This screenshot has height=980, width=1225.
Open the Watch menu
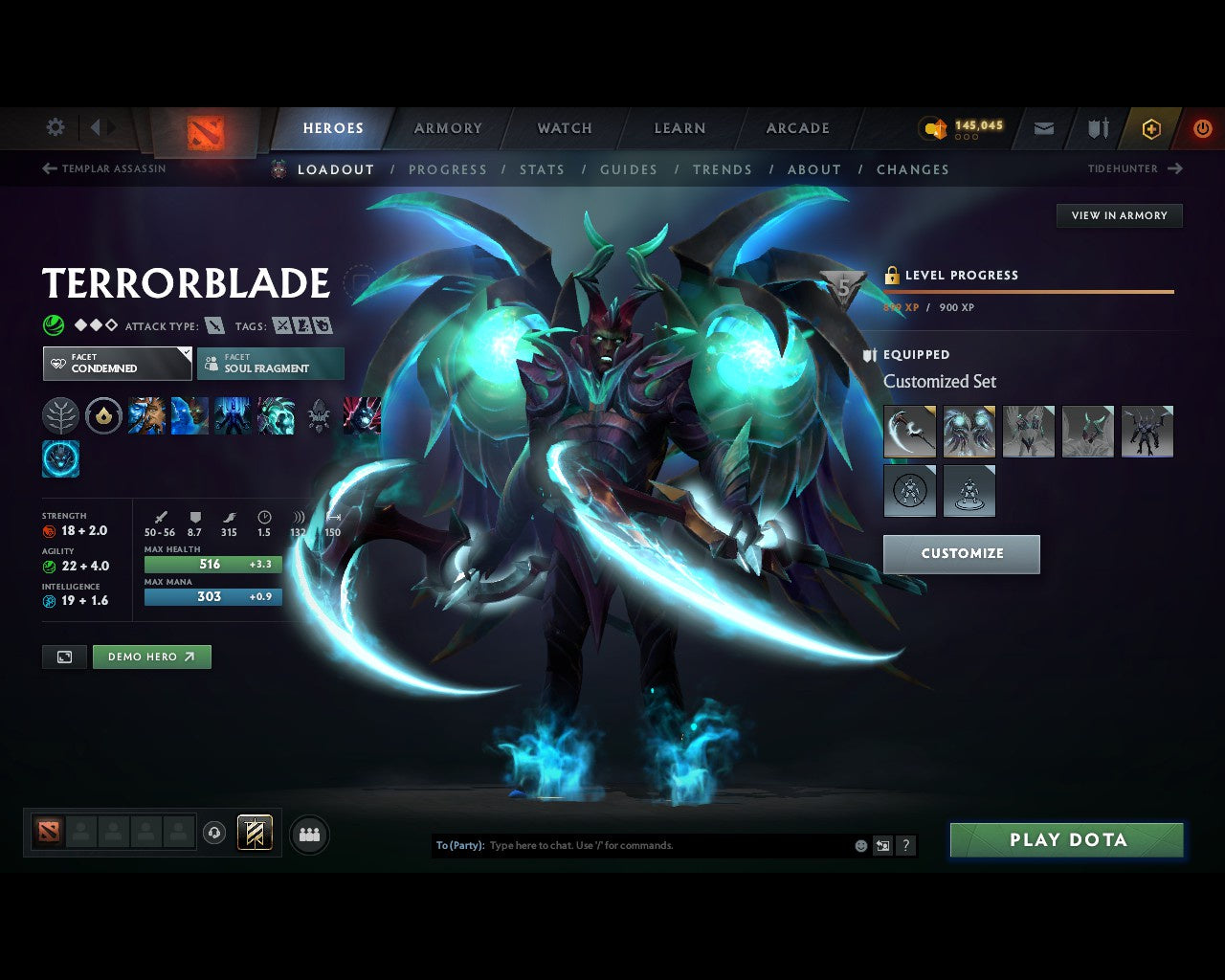coord(564,127)
